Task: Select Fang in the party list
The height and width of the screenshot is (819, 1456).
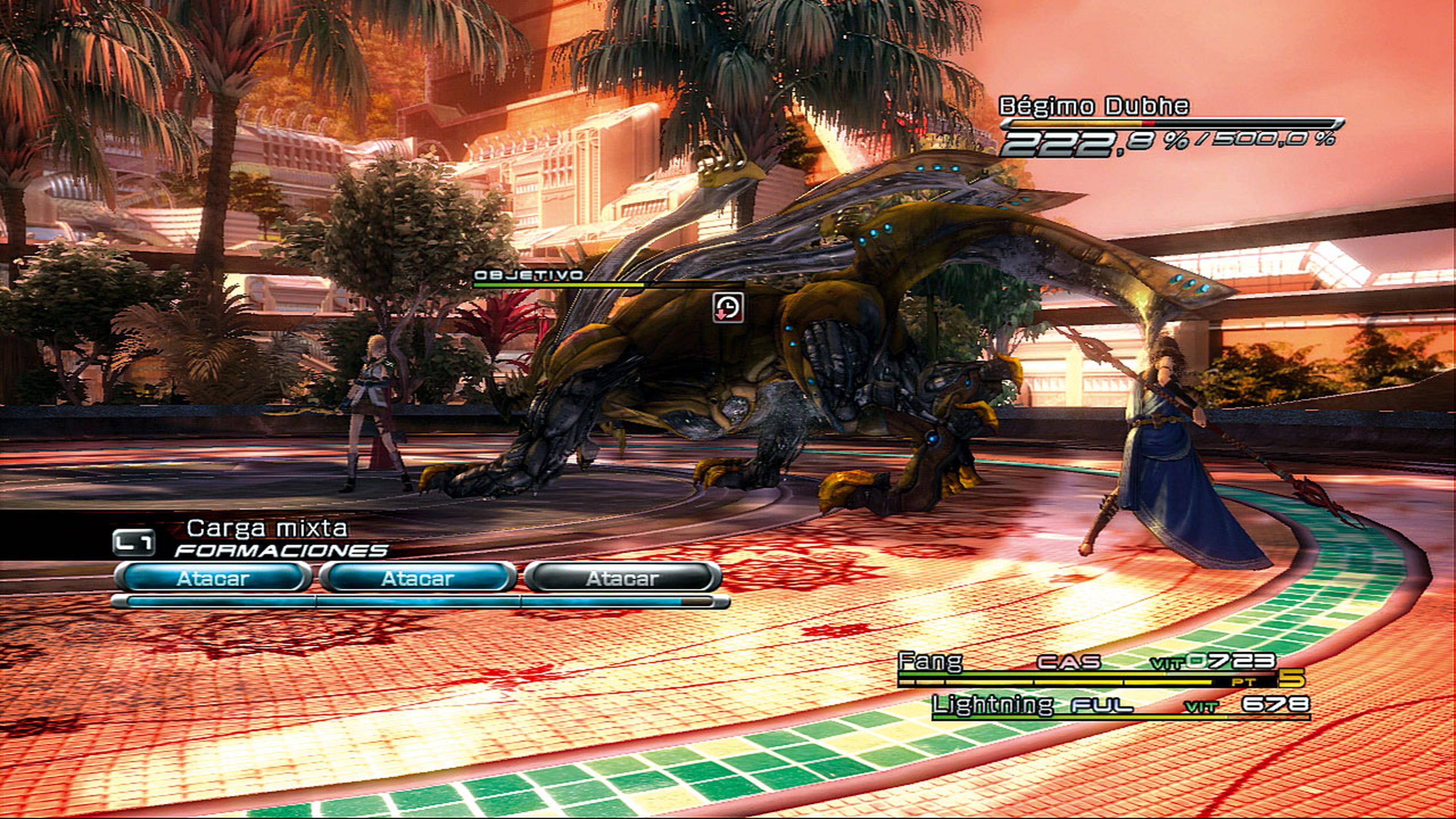Action: pos(930,661)
